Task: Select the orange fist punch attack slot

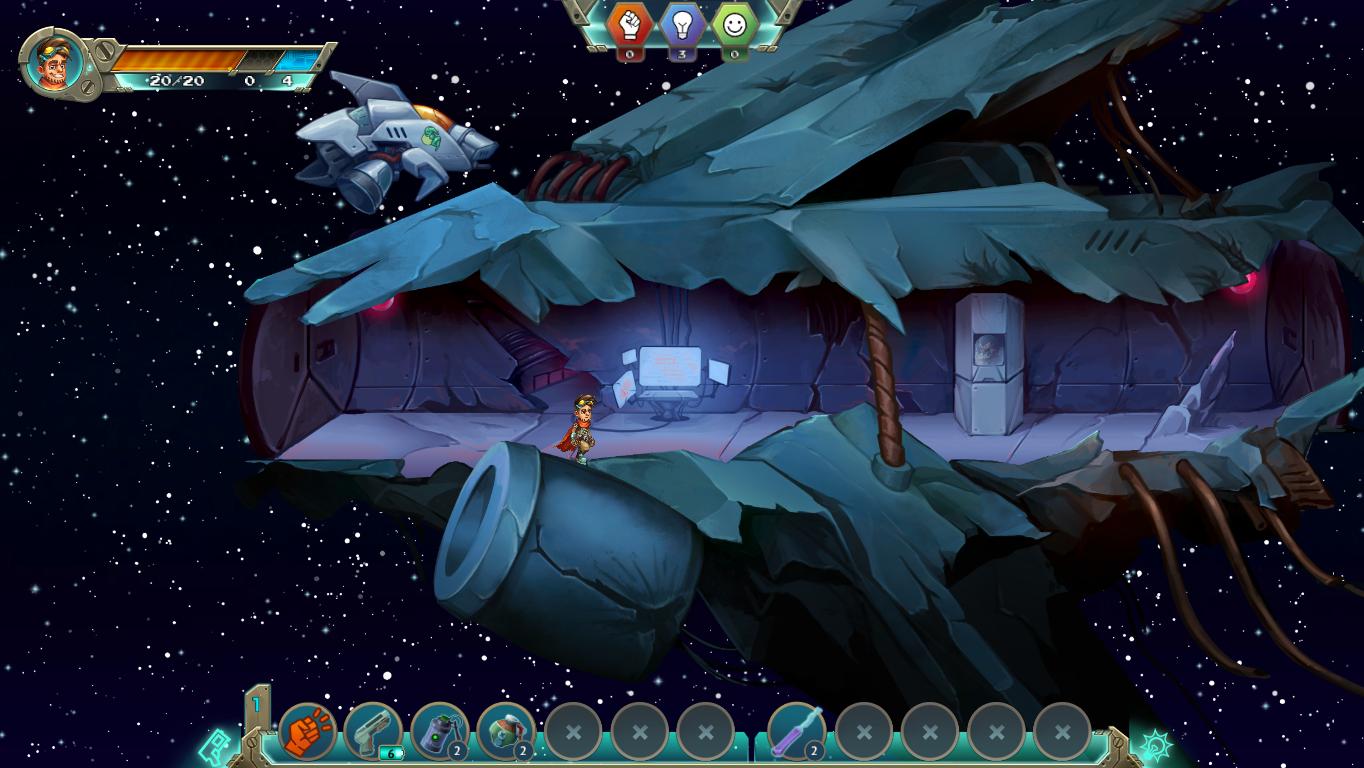Action: [307, 732]
